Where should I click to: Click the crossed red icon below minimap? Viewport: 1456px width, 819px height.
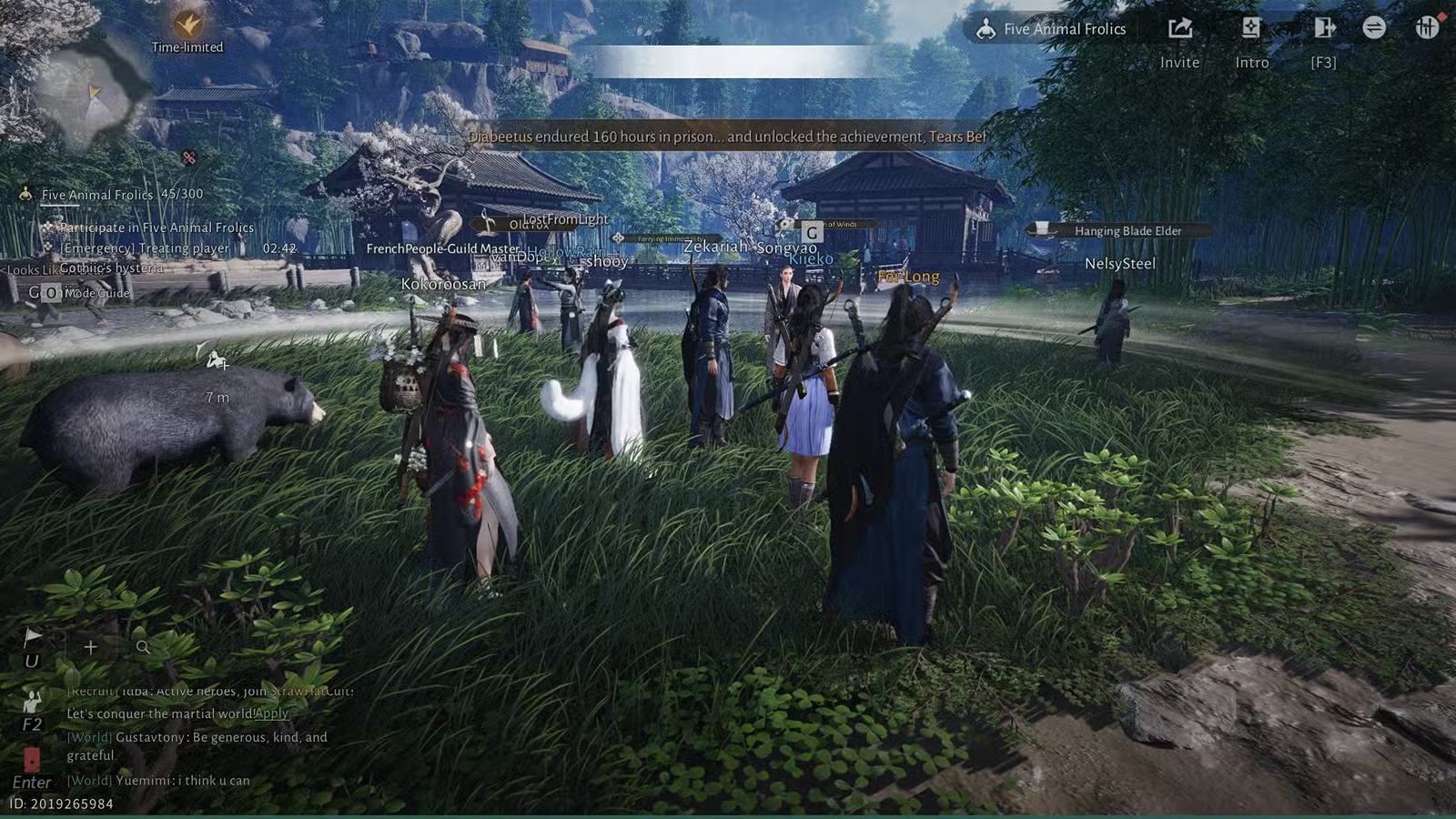click(188, 157)
